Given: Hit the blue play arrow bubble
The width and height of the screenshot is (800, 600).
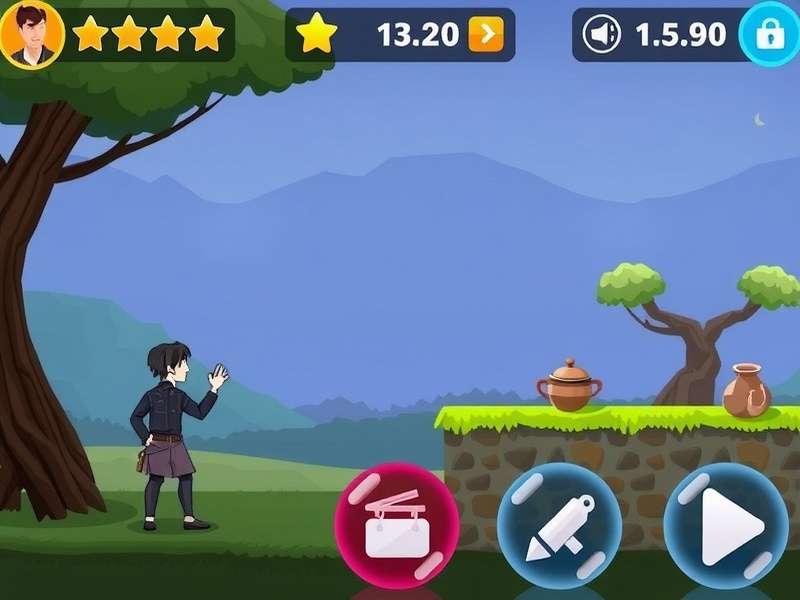Looking at the screenshot, I should 726,525.
